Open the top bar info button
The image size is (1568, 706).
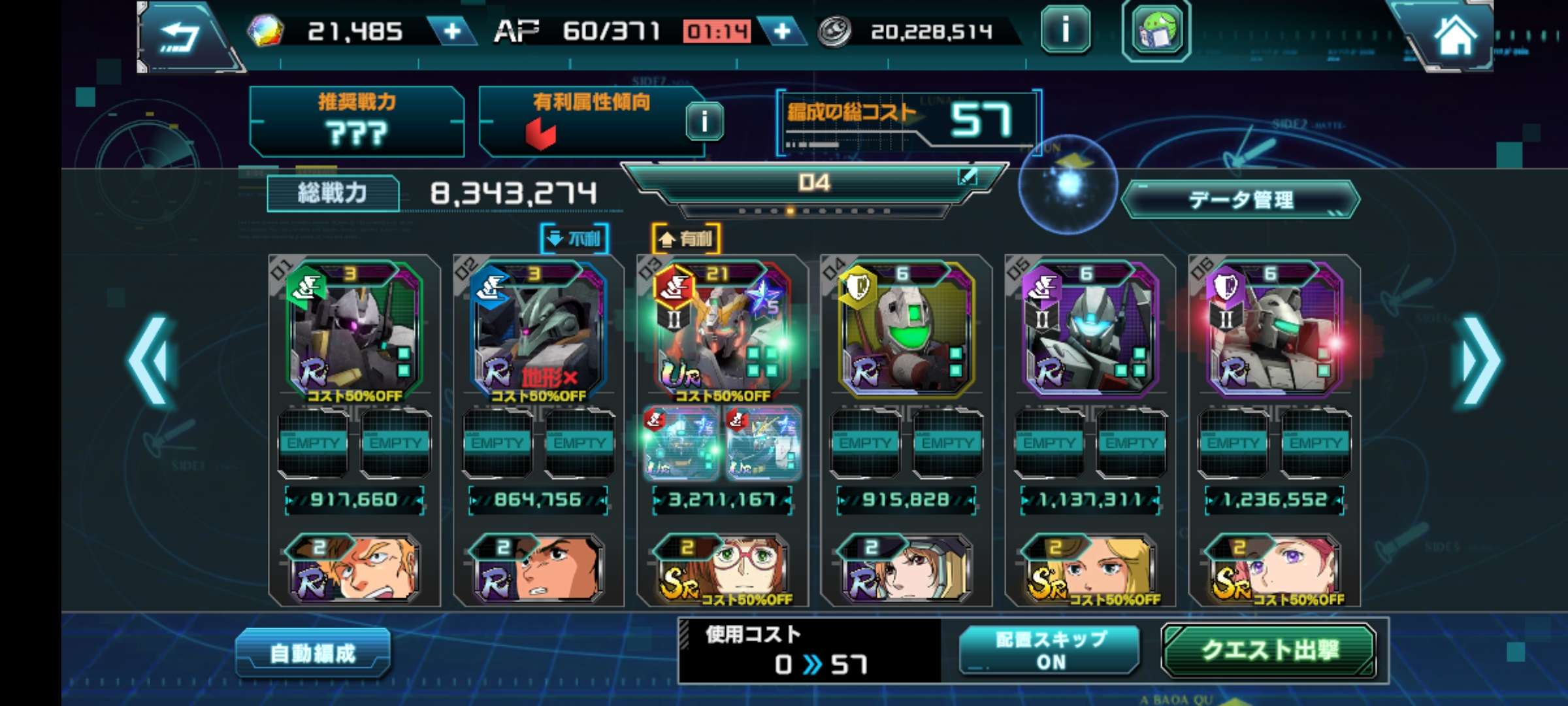(1066, 30)
